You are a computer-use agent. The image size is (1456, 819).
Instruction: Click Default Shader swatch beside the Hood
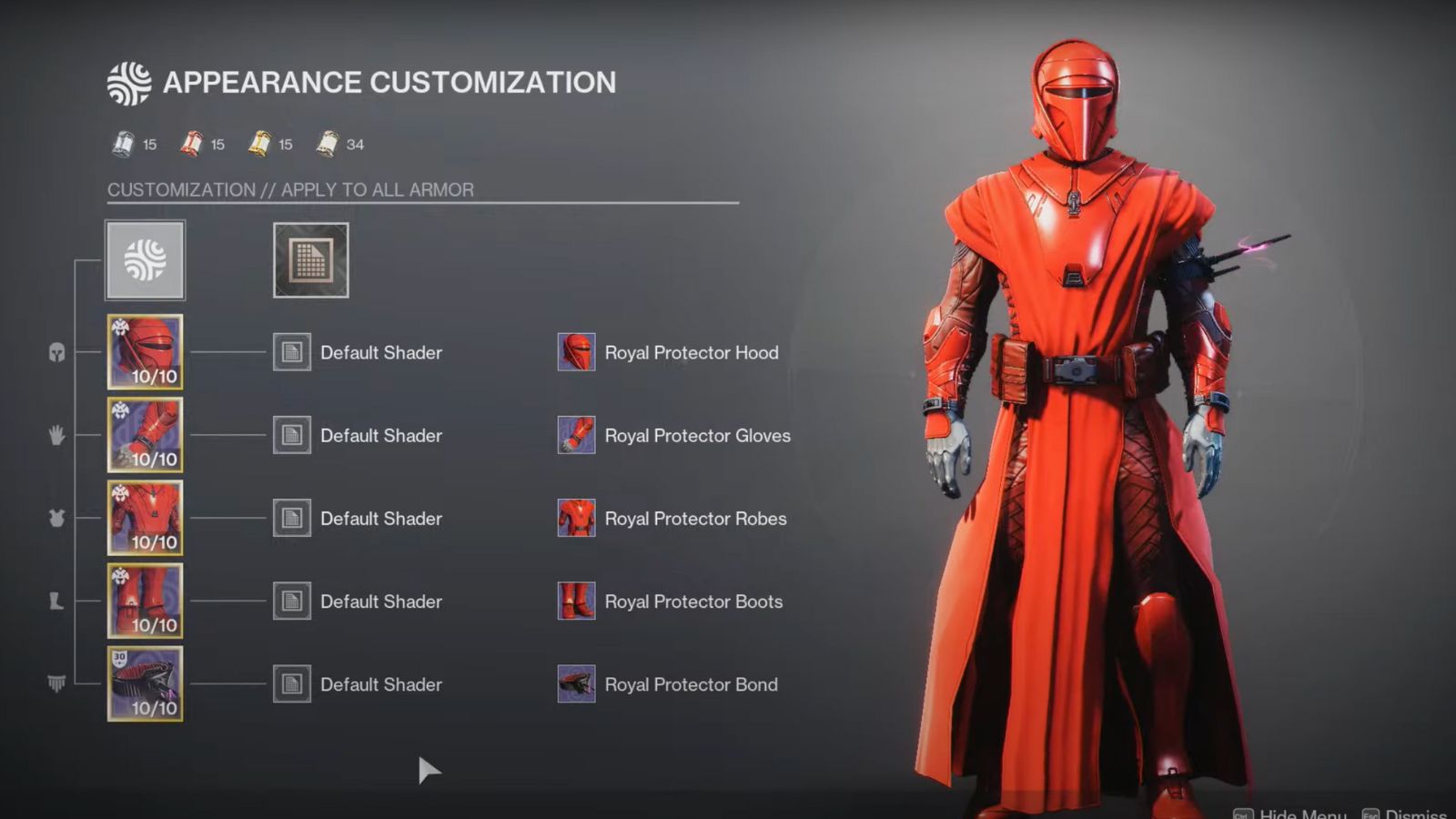[291, 352]
